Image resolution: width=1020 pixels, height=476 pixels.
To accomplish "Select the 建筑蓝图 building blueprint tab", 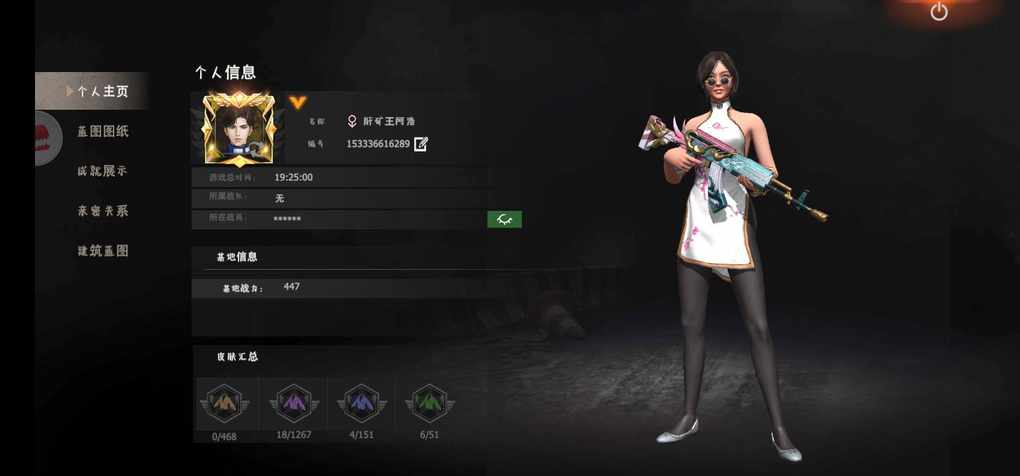I will 103,251.
